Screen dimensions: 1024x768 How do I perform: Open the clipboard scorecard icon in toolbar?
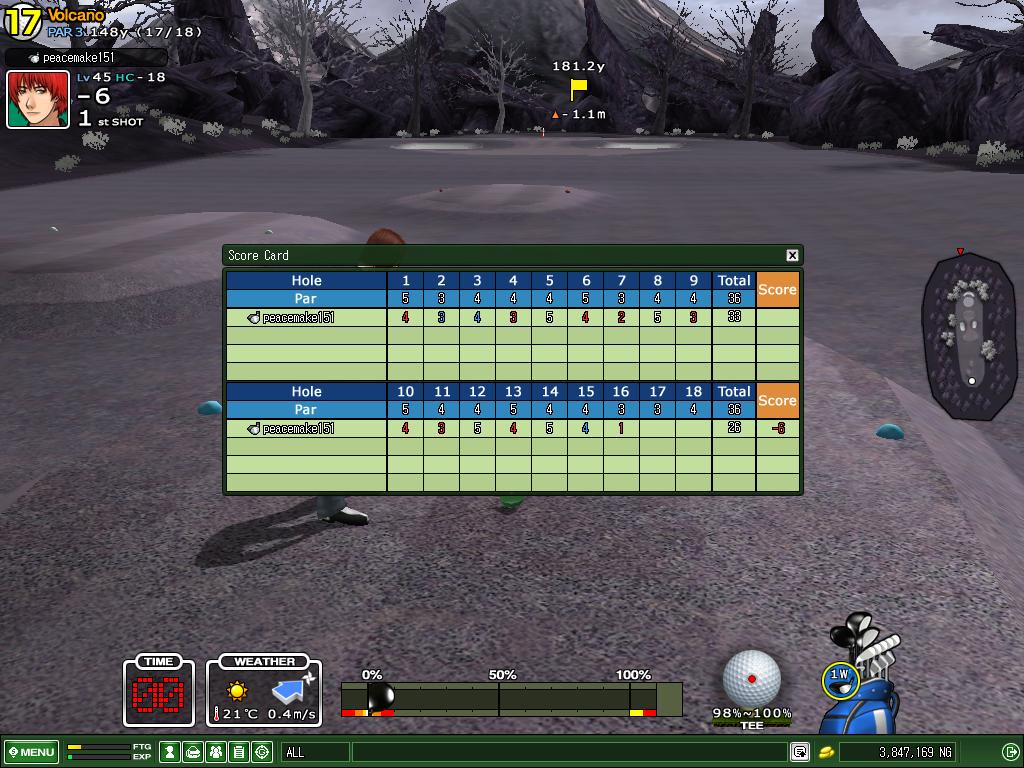pos(239,752)
